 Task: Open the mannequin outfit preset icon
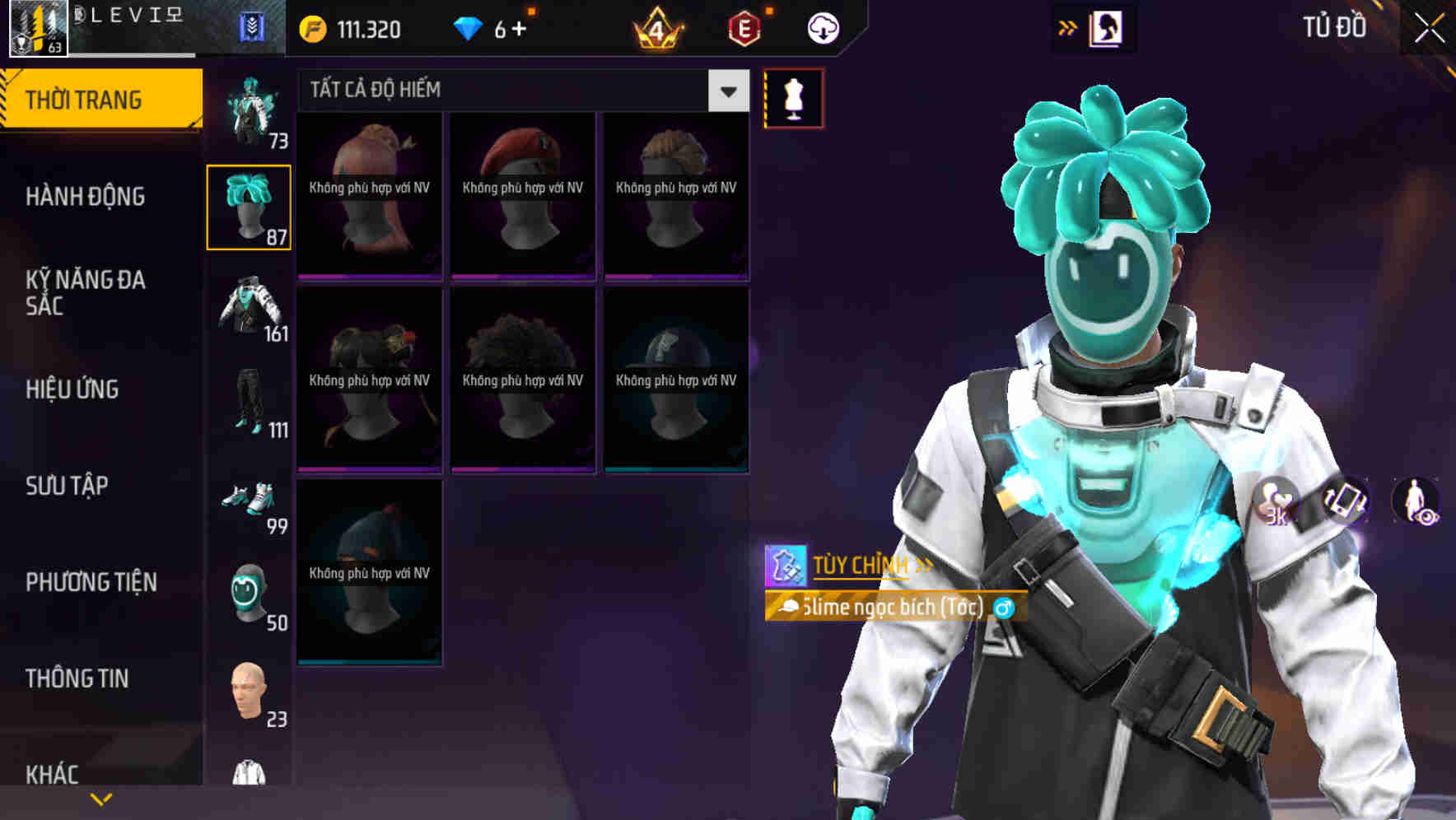(793, 96)
